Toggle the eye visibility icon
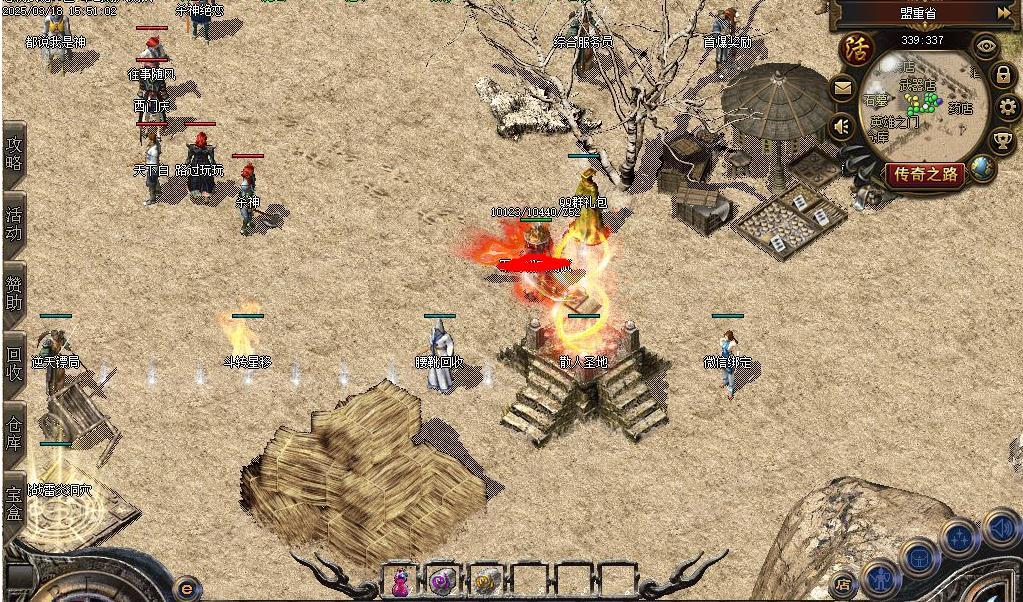Image resolution: width=1023 pixels, height=602 pixels. [x=987, y=46]
